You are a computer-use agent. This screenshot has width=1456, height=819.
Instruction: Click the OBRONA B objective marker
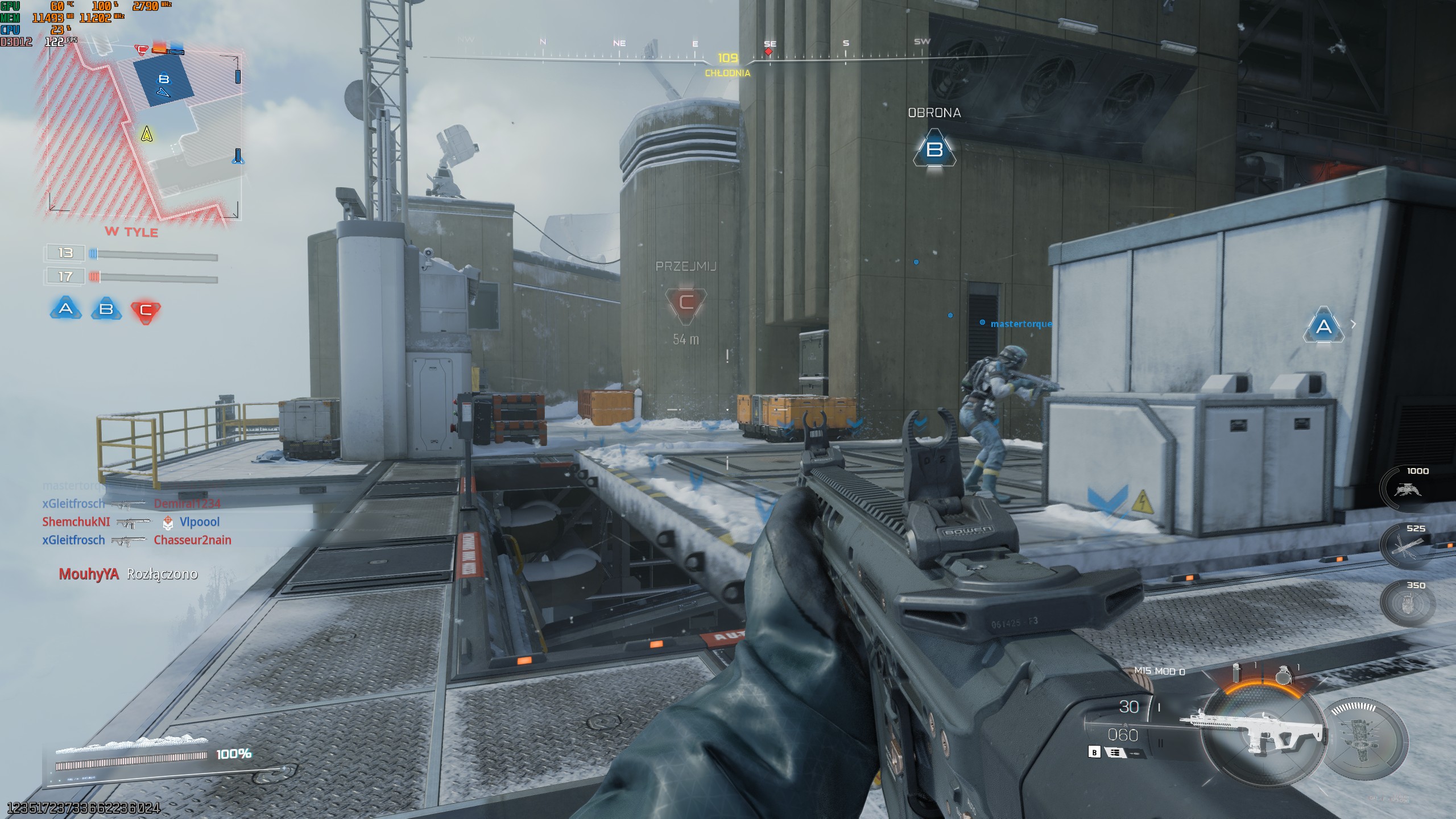coord(934,149)
